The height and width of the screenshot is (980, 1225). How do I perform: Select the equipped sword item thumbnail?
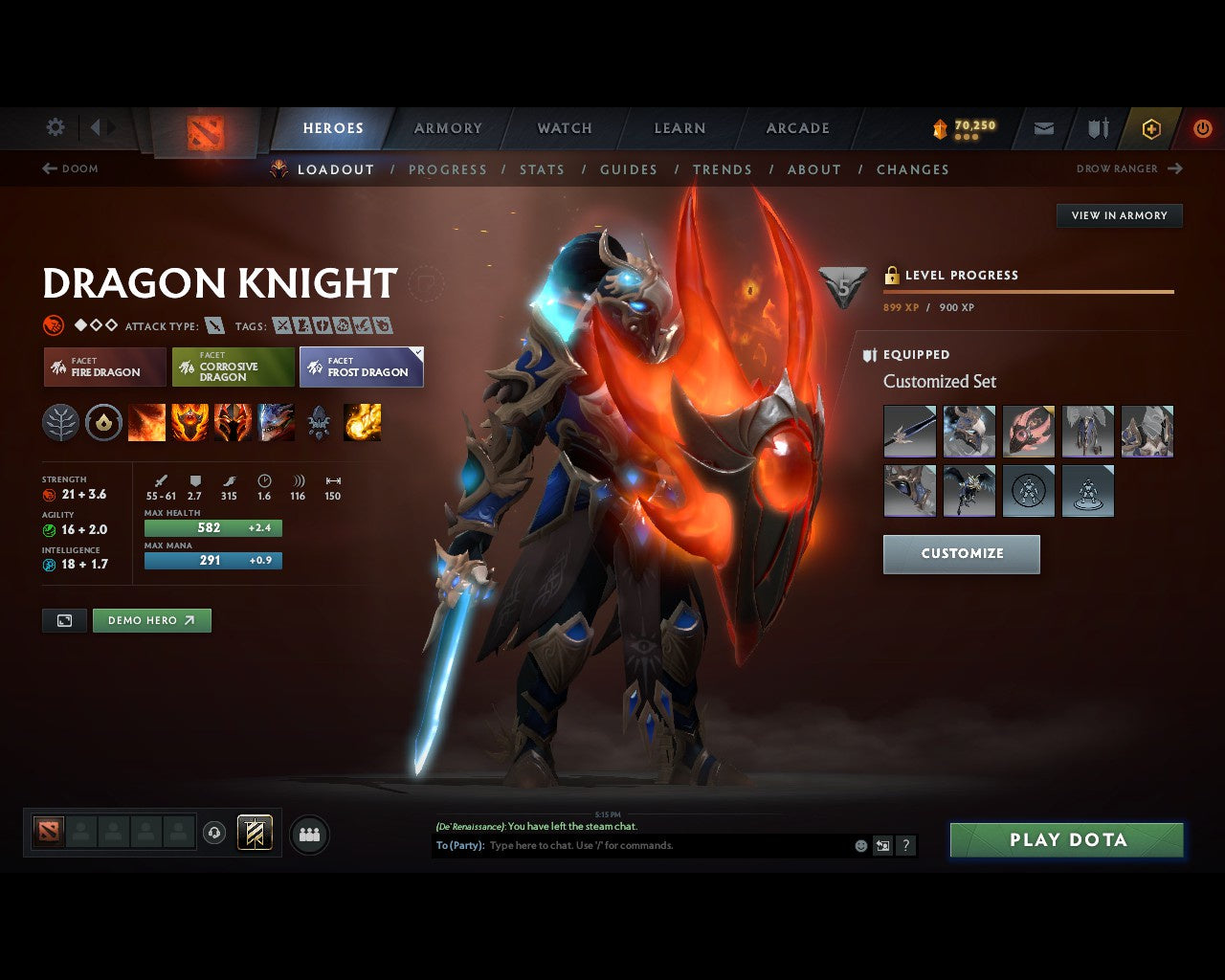point(909,431)
